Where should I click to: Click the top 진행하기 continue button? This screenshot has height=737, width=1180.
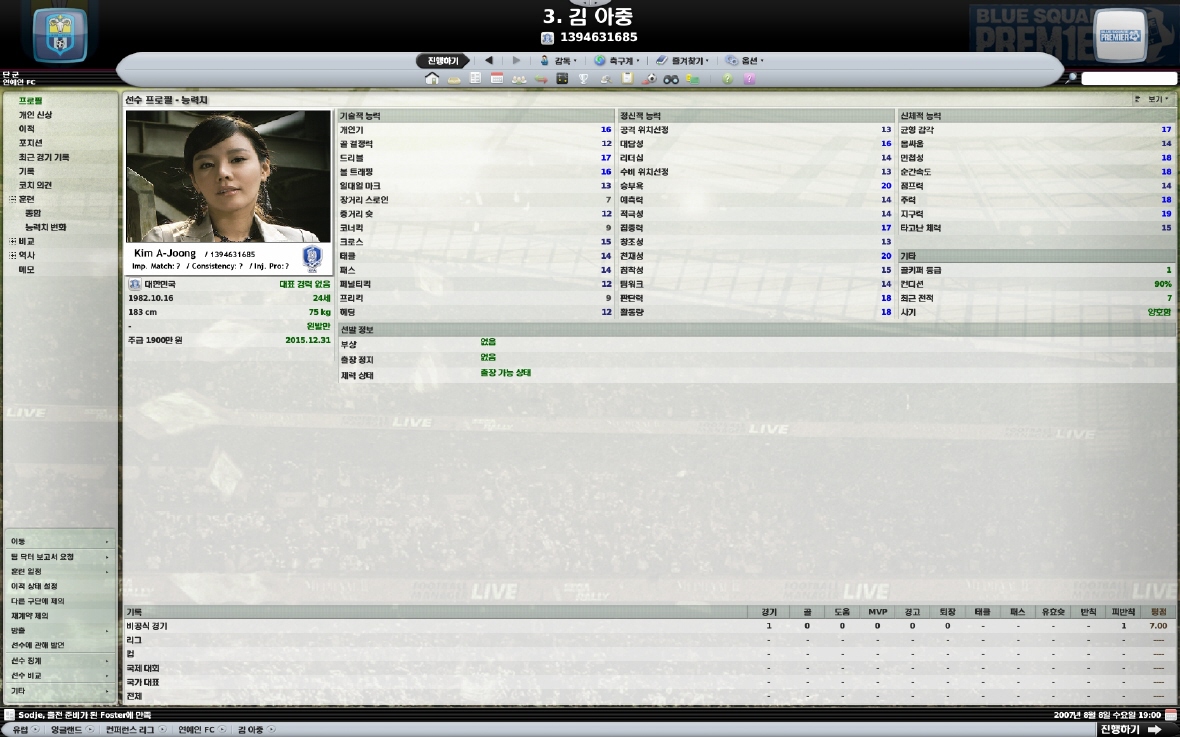[x=442, y=61]
